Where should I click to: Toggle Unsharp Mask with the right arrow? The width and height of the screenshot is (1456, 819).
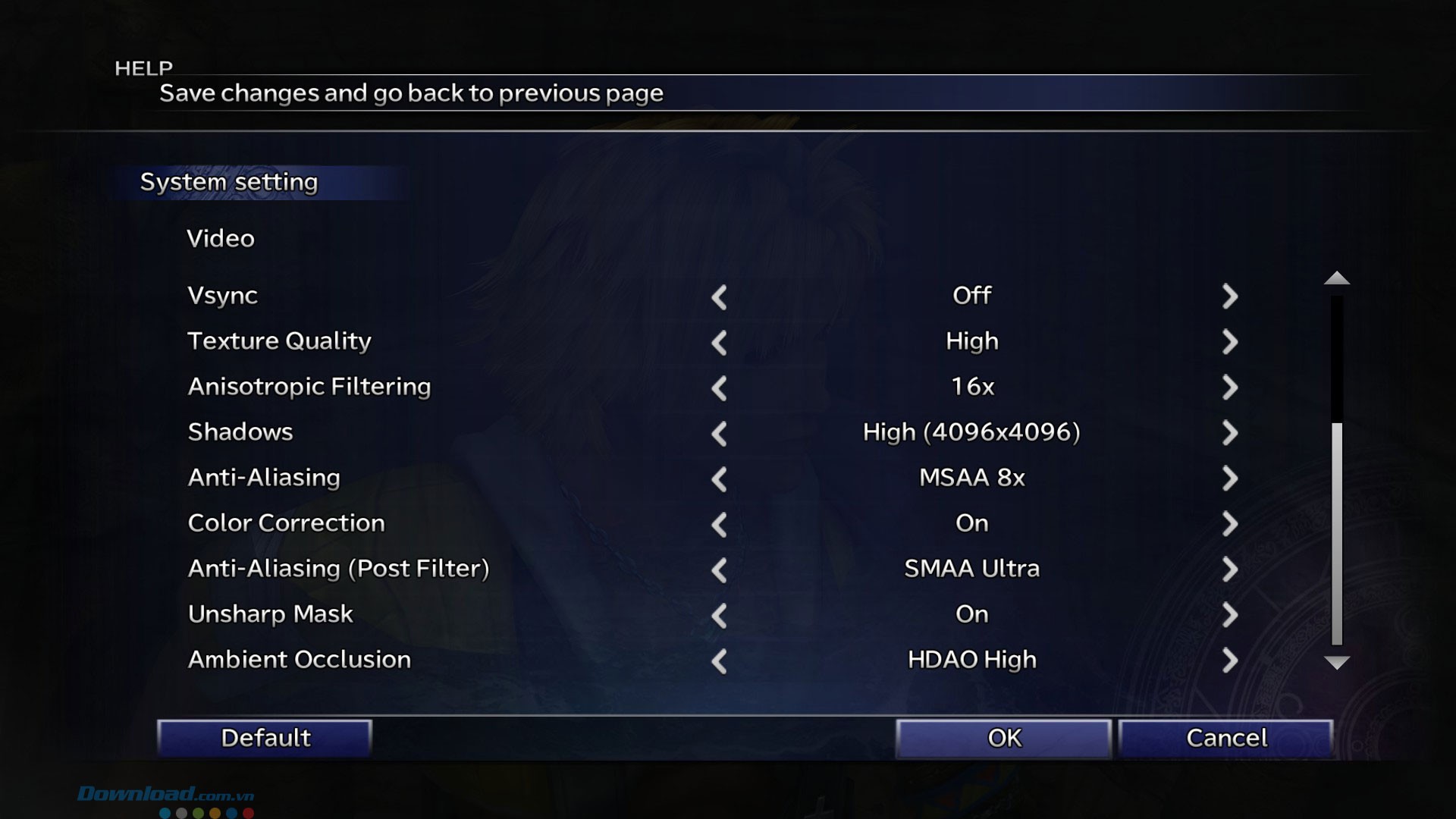point(1229,615)
